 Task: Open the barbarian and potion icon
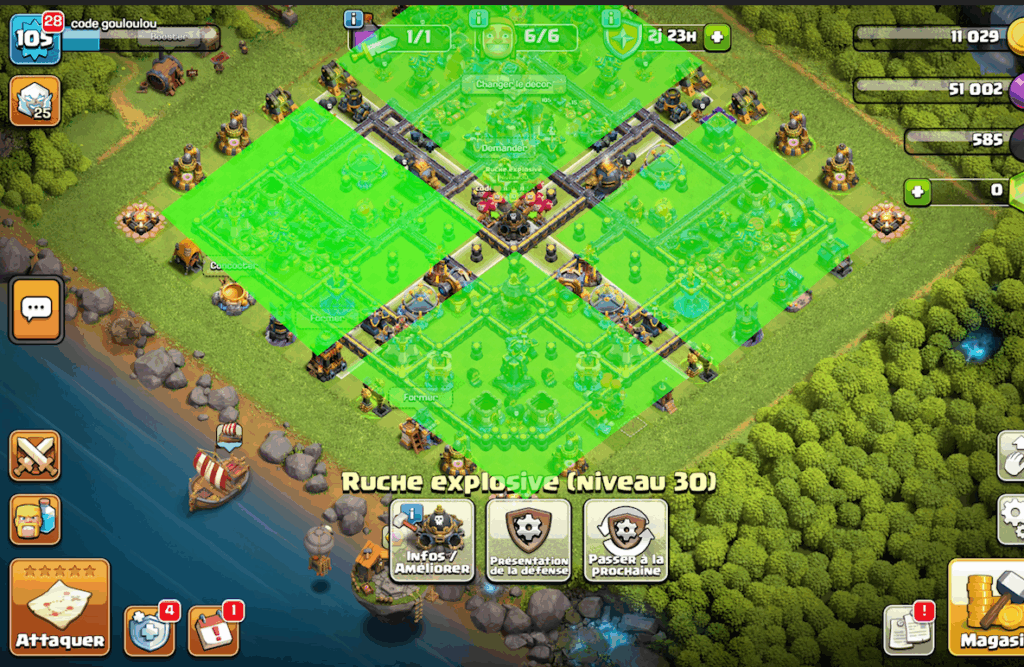[x=35, y=519]
